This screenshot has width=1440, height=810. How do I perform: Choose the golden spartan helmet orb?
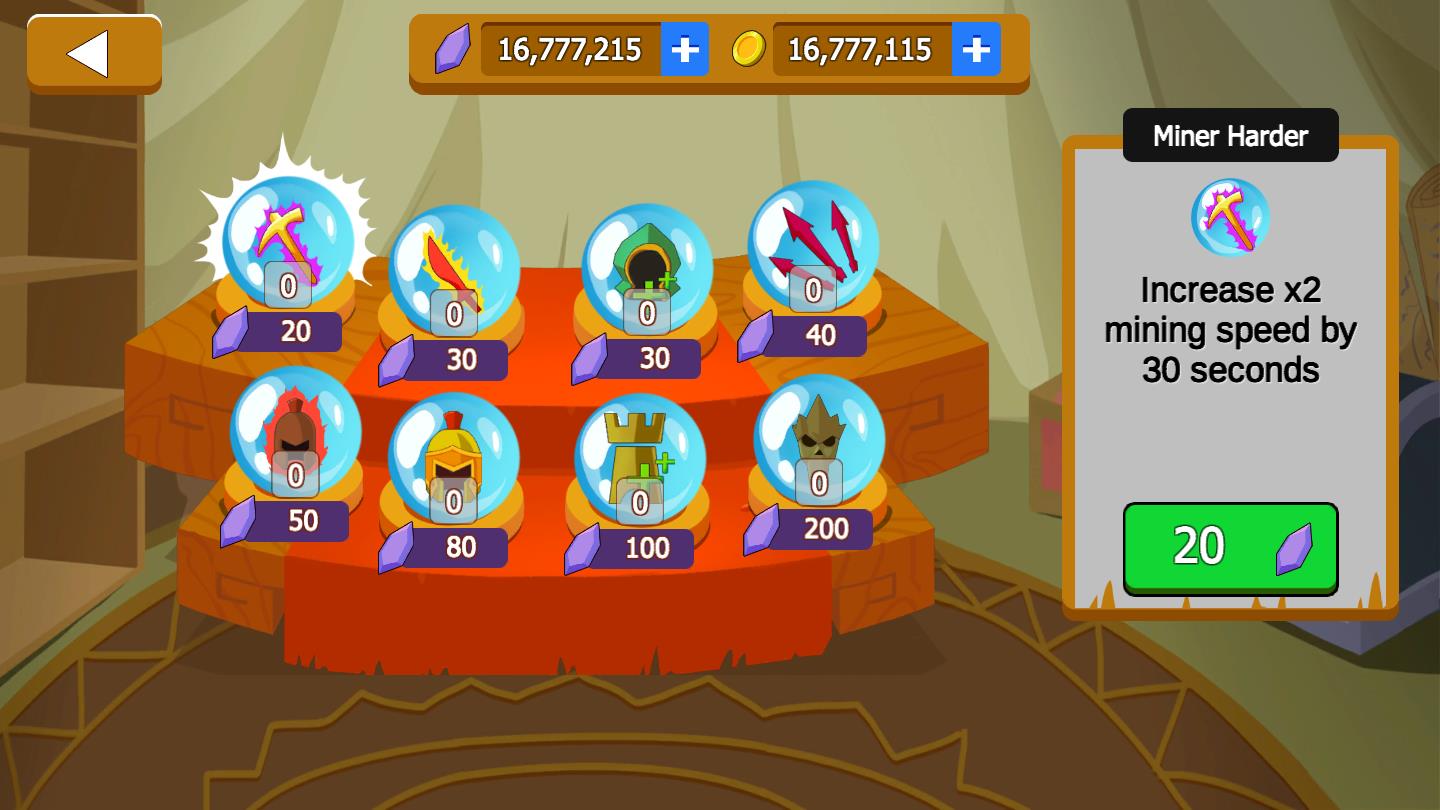tap(454, 457)
